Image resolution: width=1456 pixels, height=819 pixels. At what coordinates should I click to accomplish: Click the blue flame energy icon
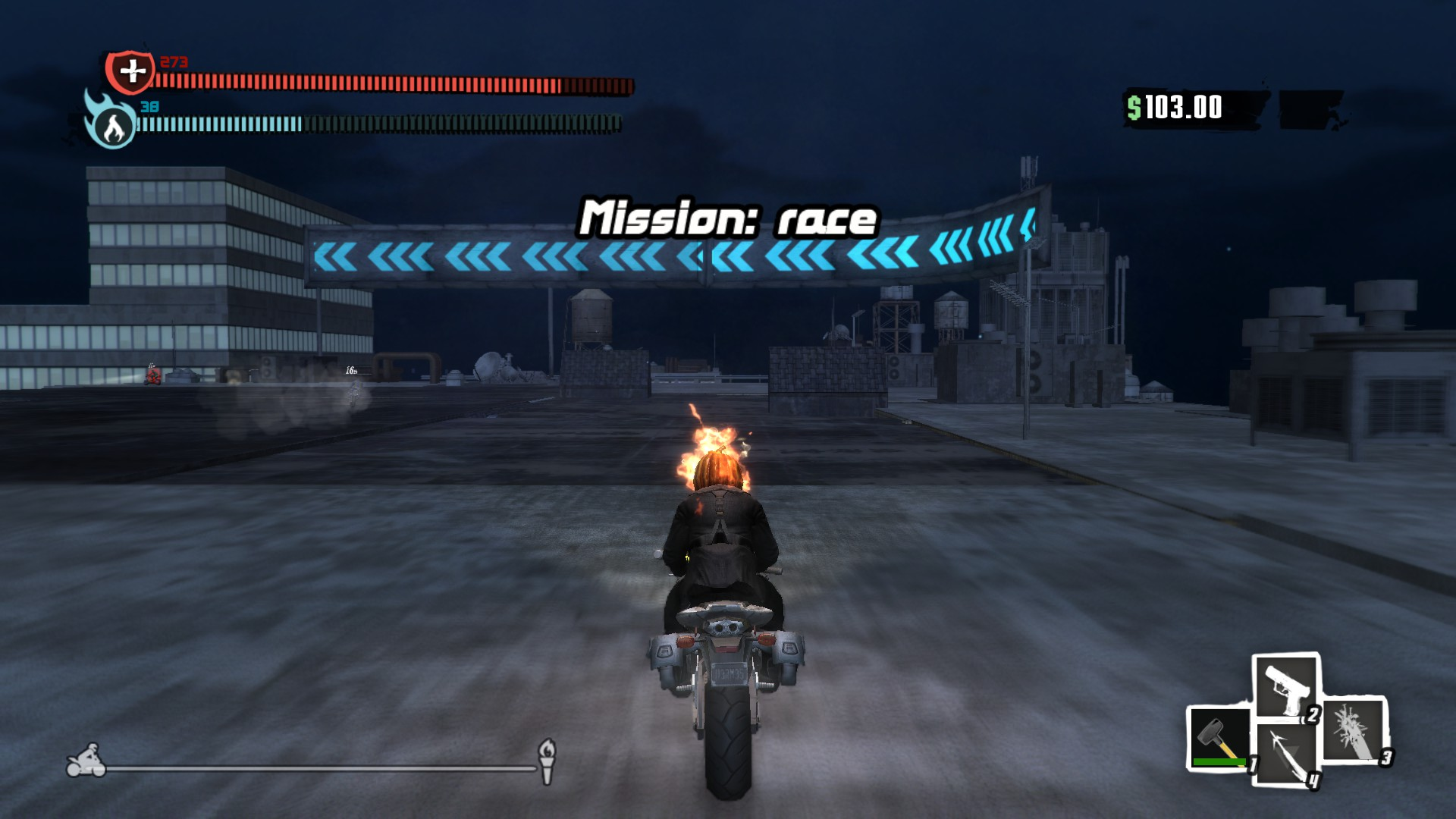[x=111, y=124]
